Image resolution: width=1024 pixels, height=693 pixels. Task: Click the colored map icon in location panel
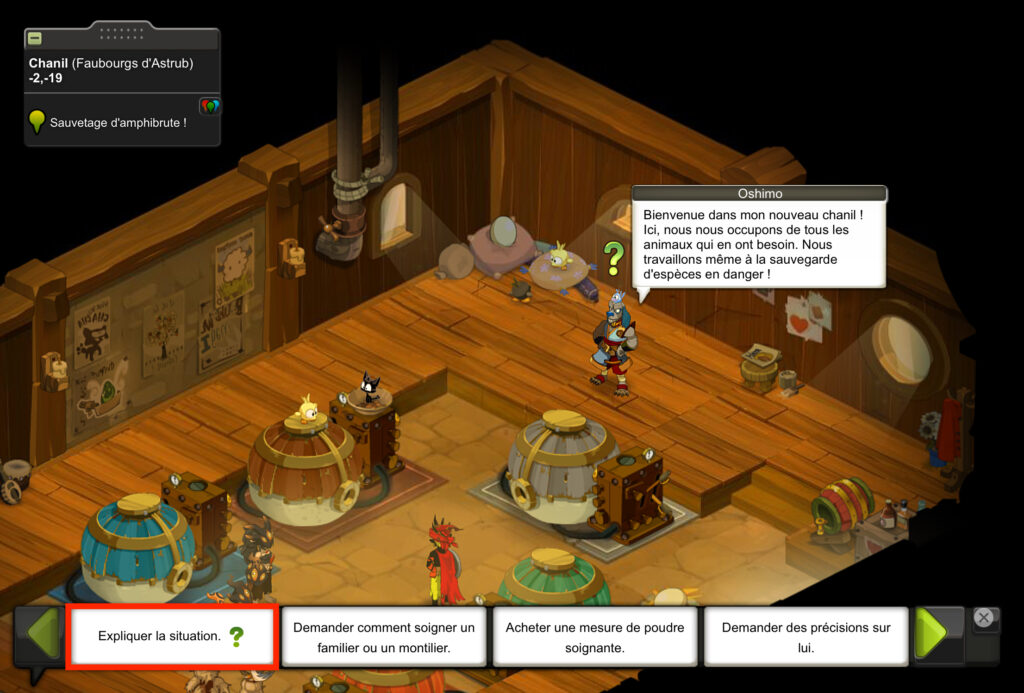tap(210, 106)
